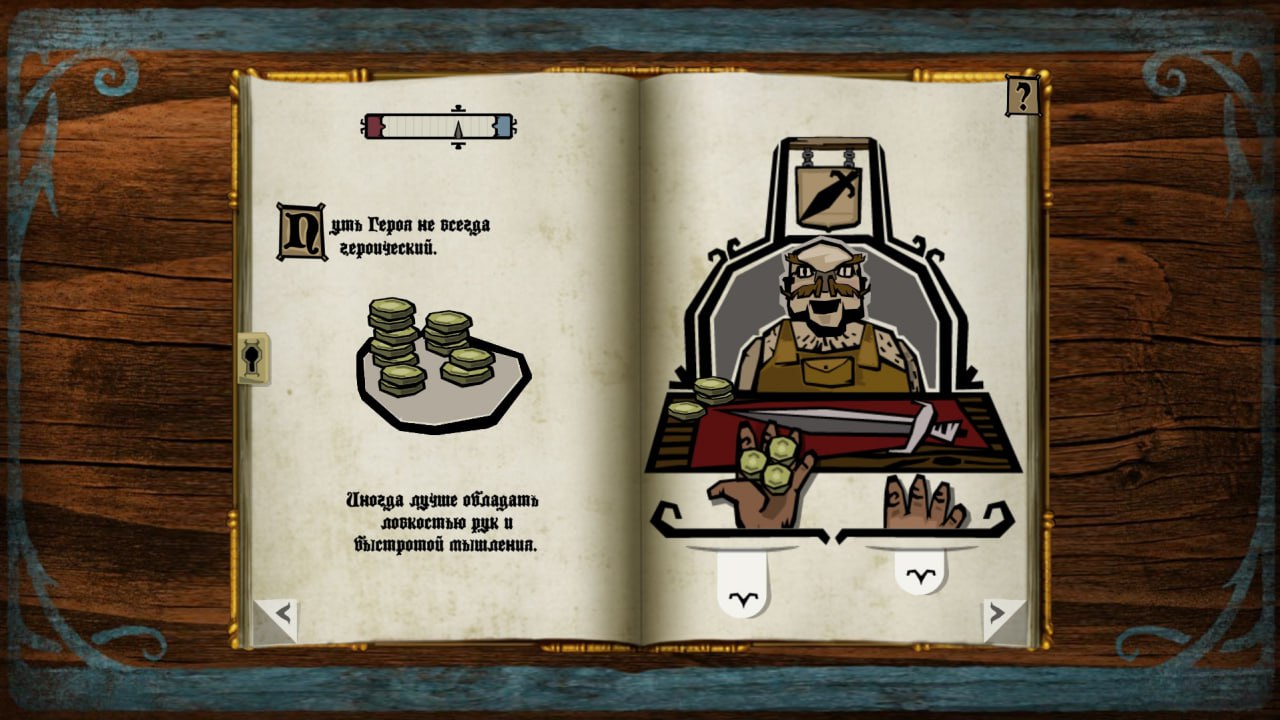
Task: Go back with the previous page arrow
Action: 278,617
